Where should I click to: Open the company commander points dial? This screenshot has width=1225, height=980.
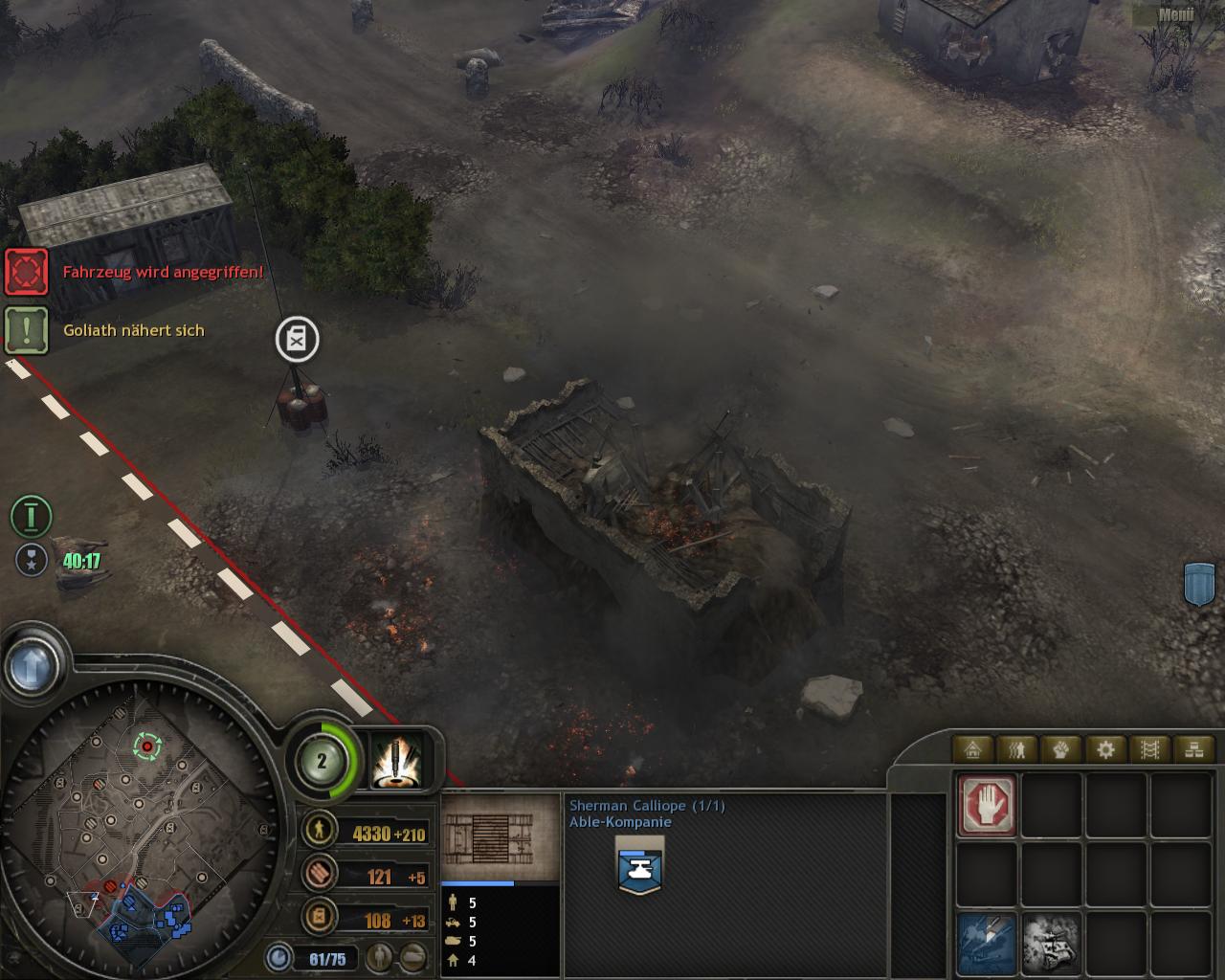(x=323, y=762)
